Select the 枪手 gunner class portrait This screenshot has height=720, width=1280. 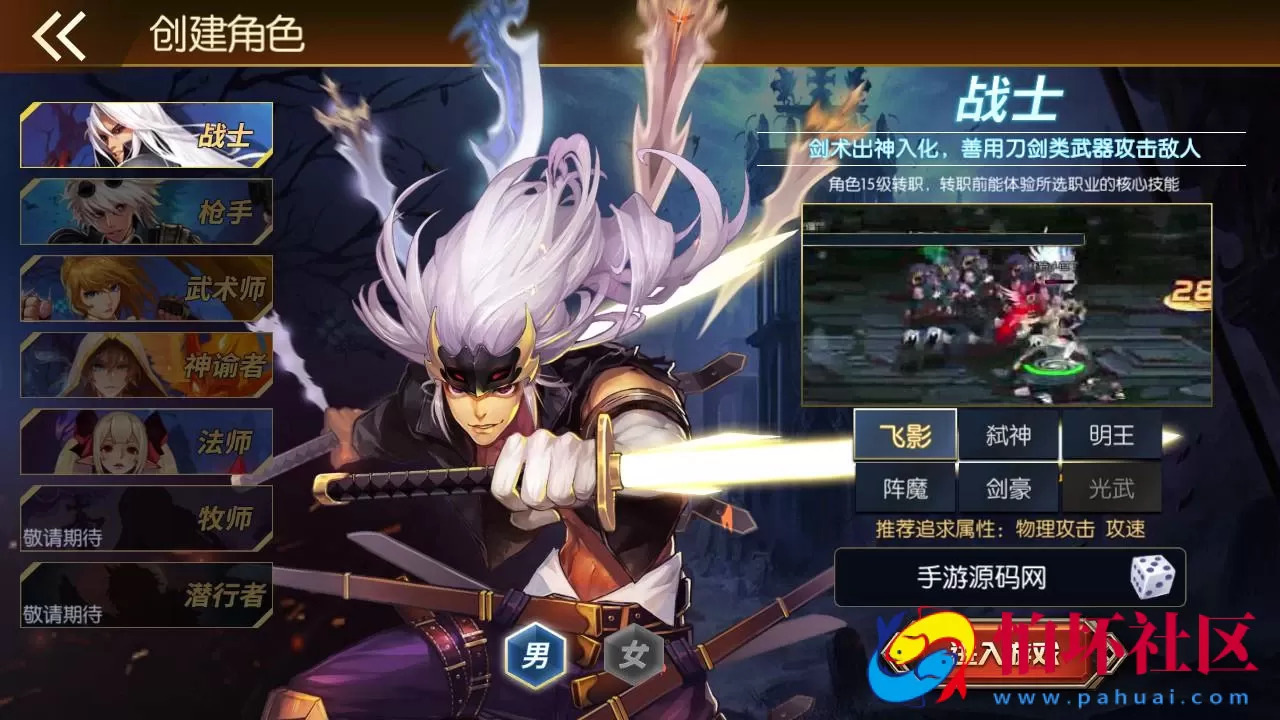pos(143,211)
